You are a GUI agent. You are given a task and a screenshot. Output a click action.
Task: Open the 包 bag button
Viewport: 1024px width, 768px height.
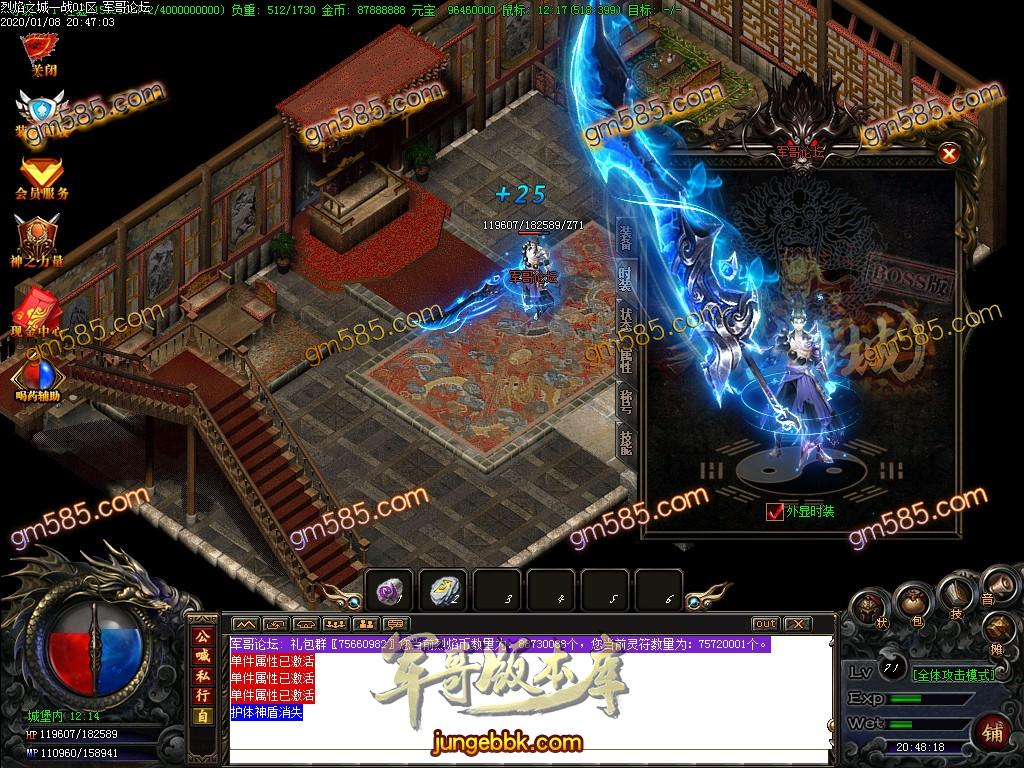point(912,604)
